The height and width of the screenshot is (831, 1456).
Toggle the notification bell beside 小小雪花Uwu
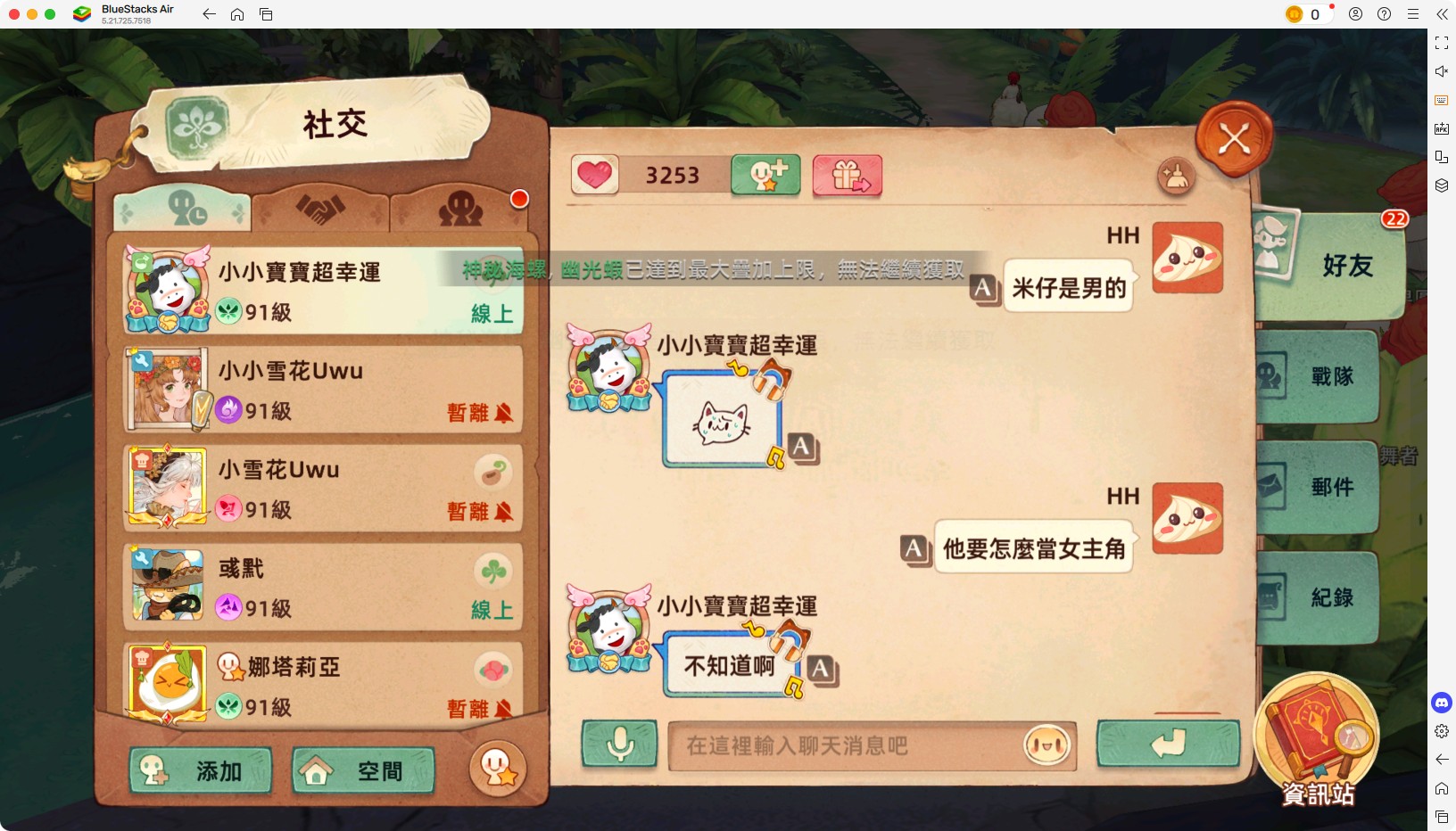[503, 414]
